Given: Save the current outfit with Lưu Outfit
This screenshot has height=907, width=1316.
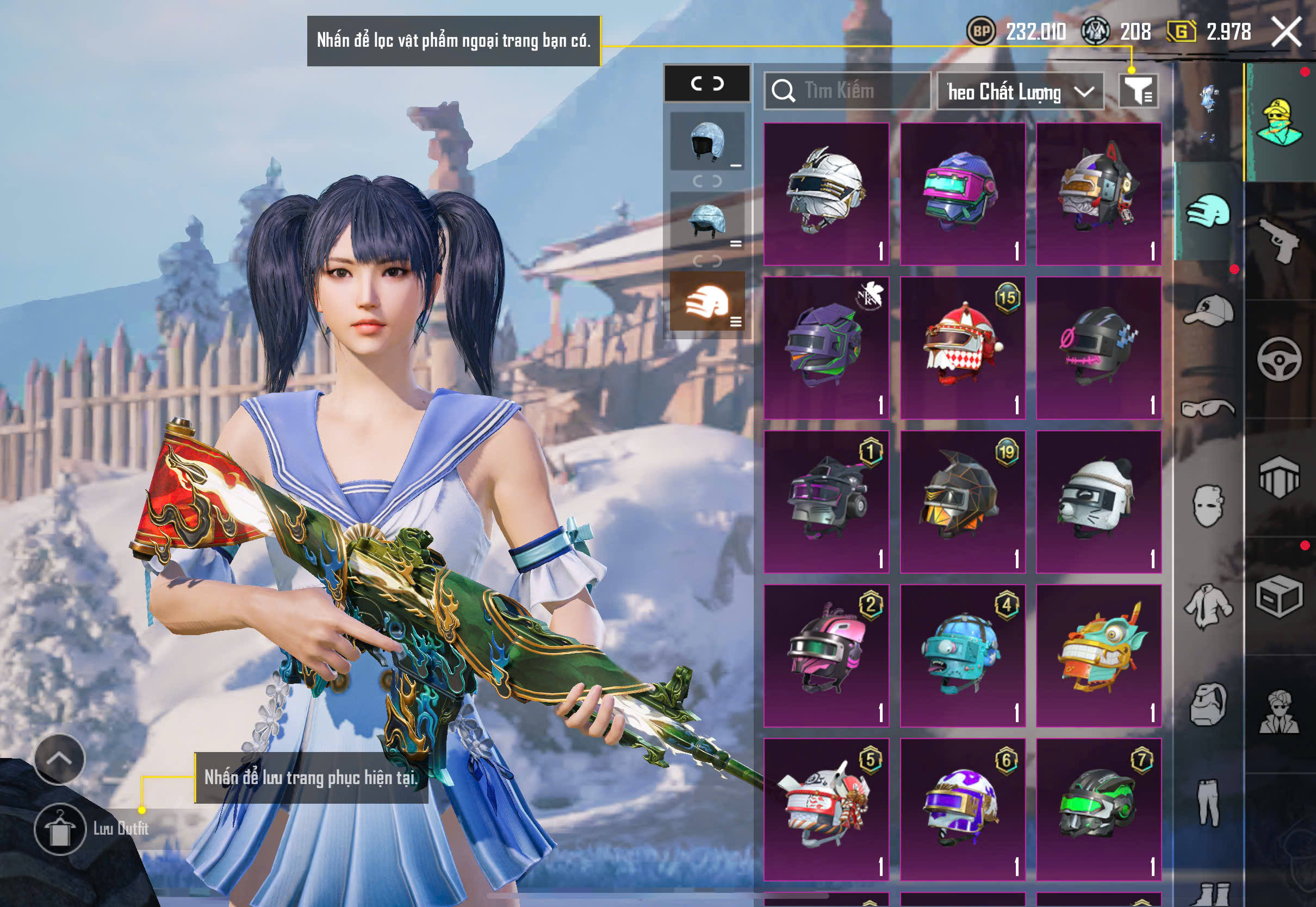Looking at the screenshot, I should [60, 829].
